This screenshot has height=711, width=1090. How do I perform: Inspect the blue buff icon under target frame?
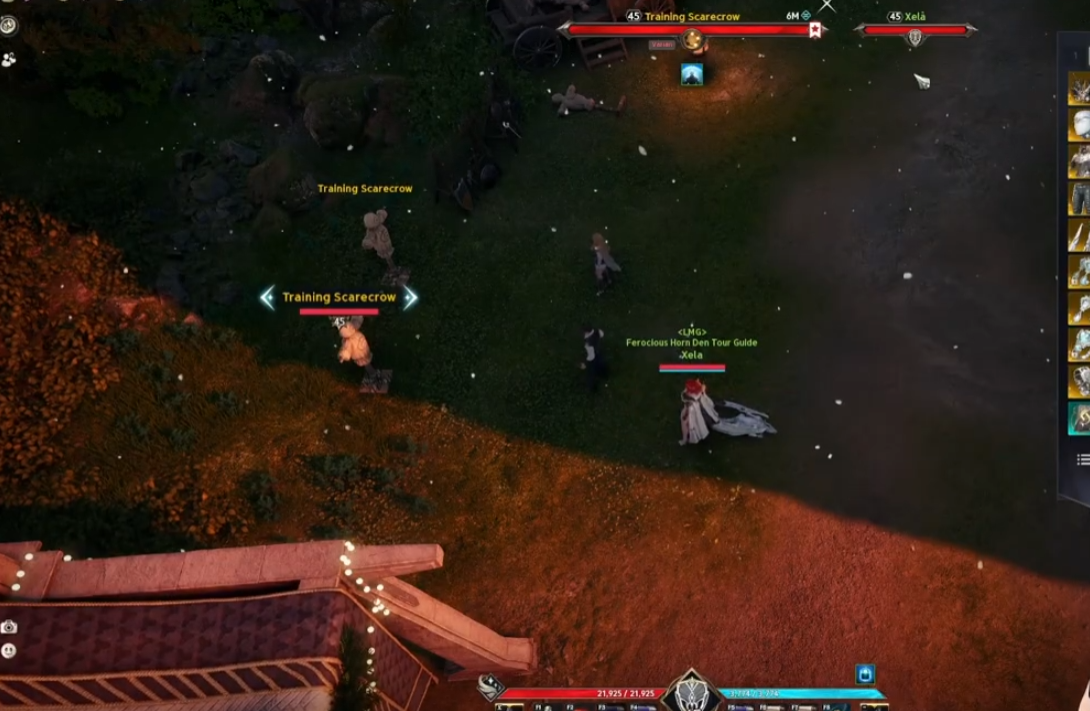(691, 74)
